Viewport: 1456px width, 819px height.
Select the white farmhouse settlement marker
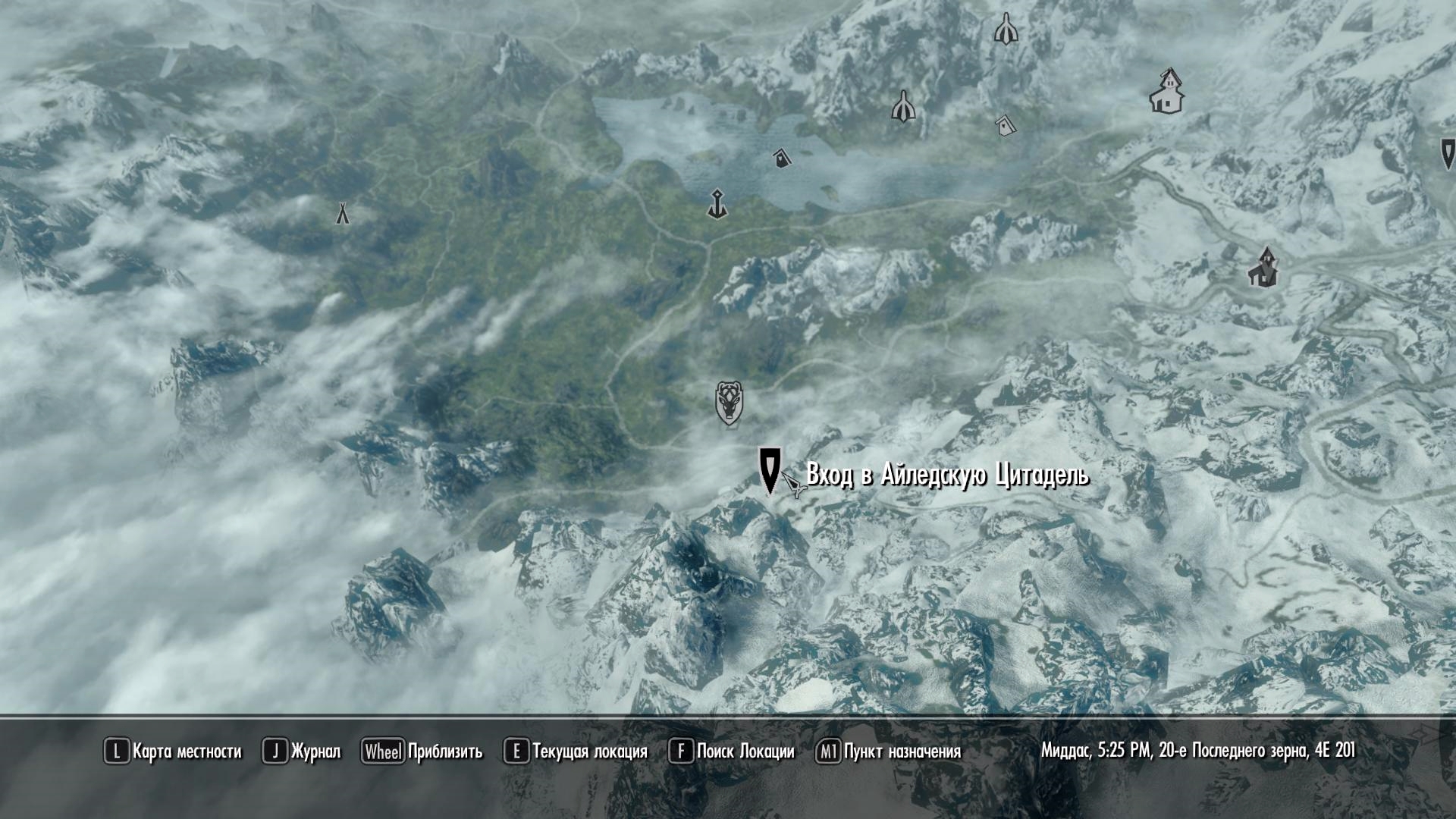coord(1167,92)
